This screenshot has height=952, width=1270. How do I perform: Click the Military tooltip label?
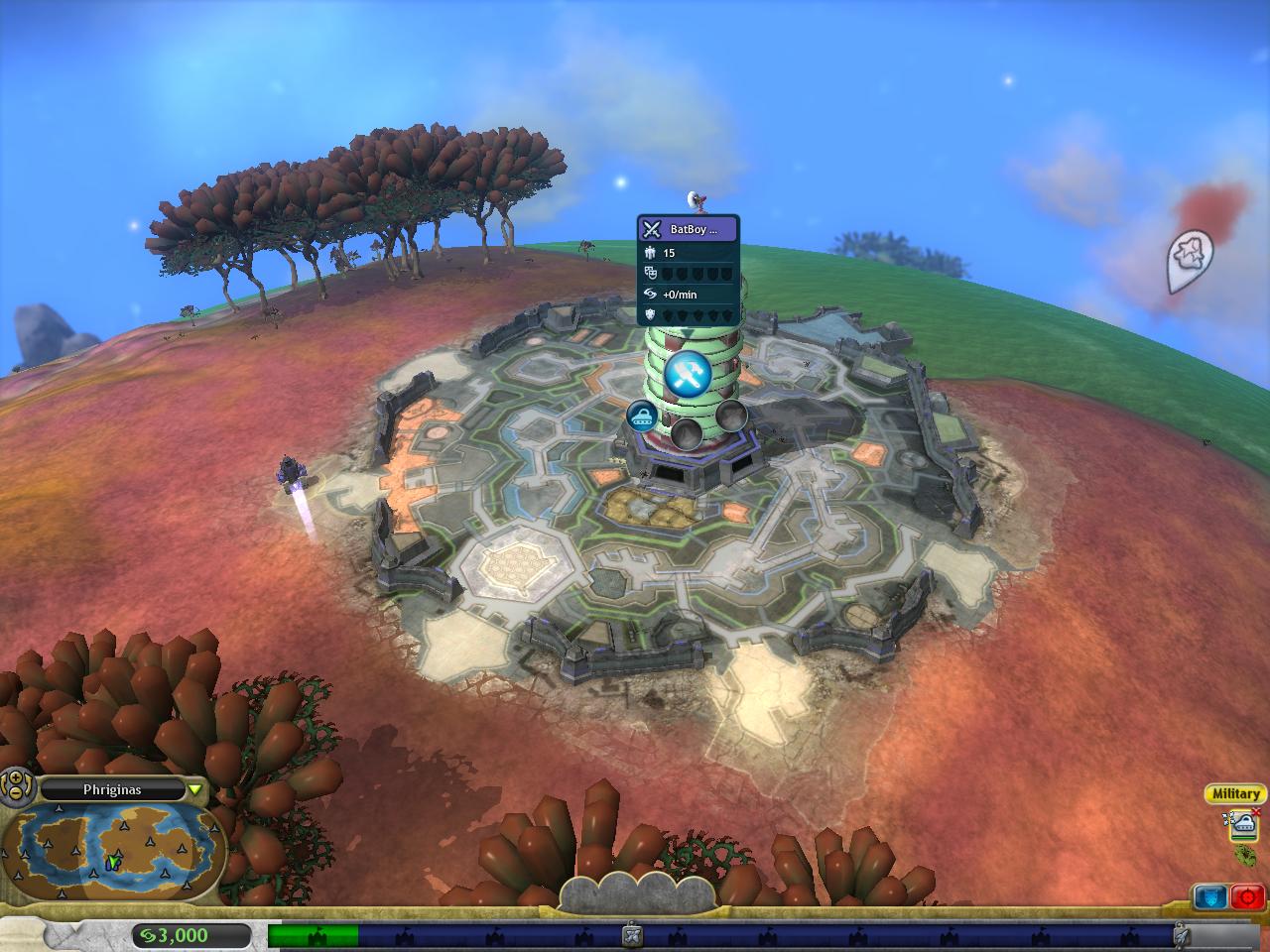(1236, 793)
